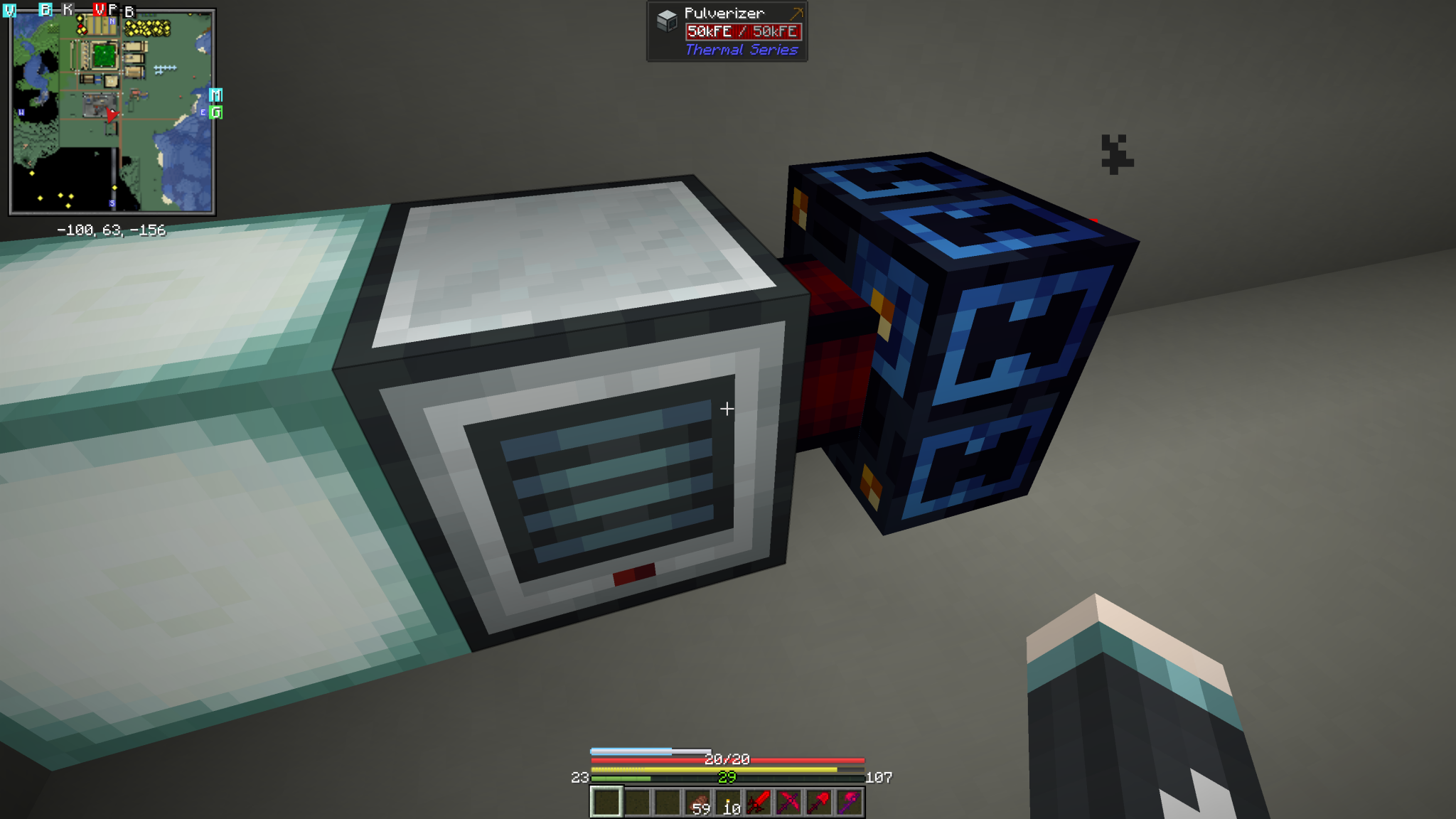Click the green "G" button beside the minimap

tap(217, 112)
